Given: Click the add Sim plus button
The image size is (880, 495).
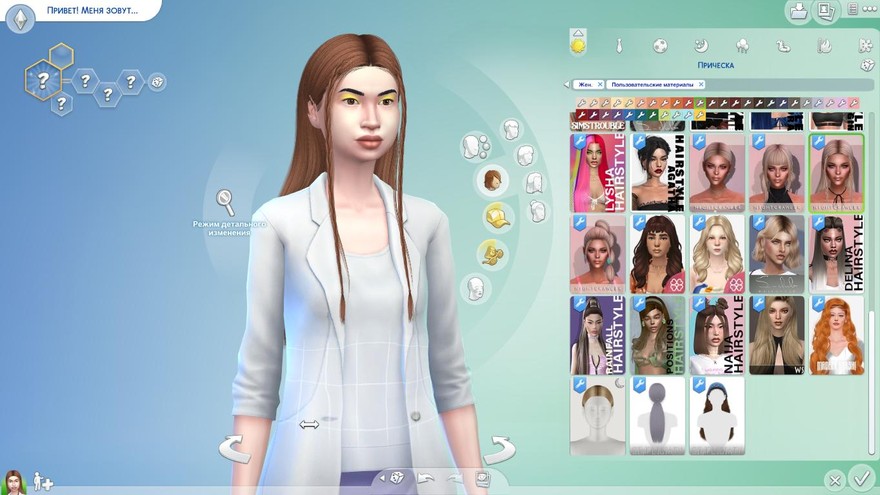Looking at the screenshot, I should [x=43, y=481].
